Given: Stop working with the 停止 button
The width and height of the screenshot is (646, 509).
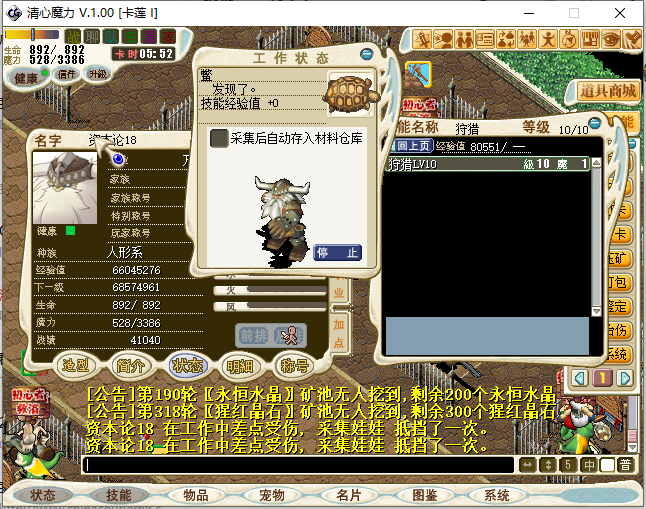Looking at the screenshot, I should [337, 252].
